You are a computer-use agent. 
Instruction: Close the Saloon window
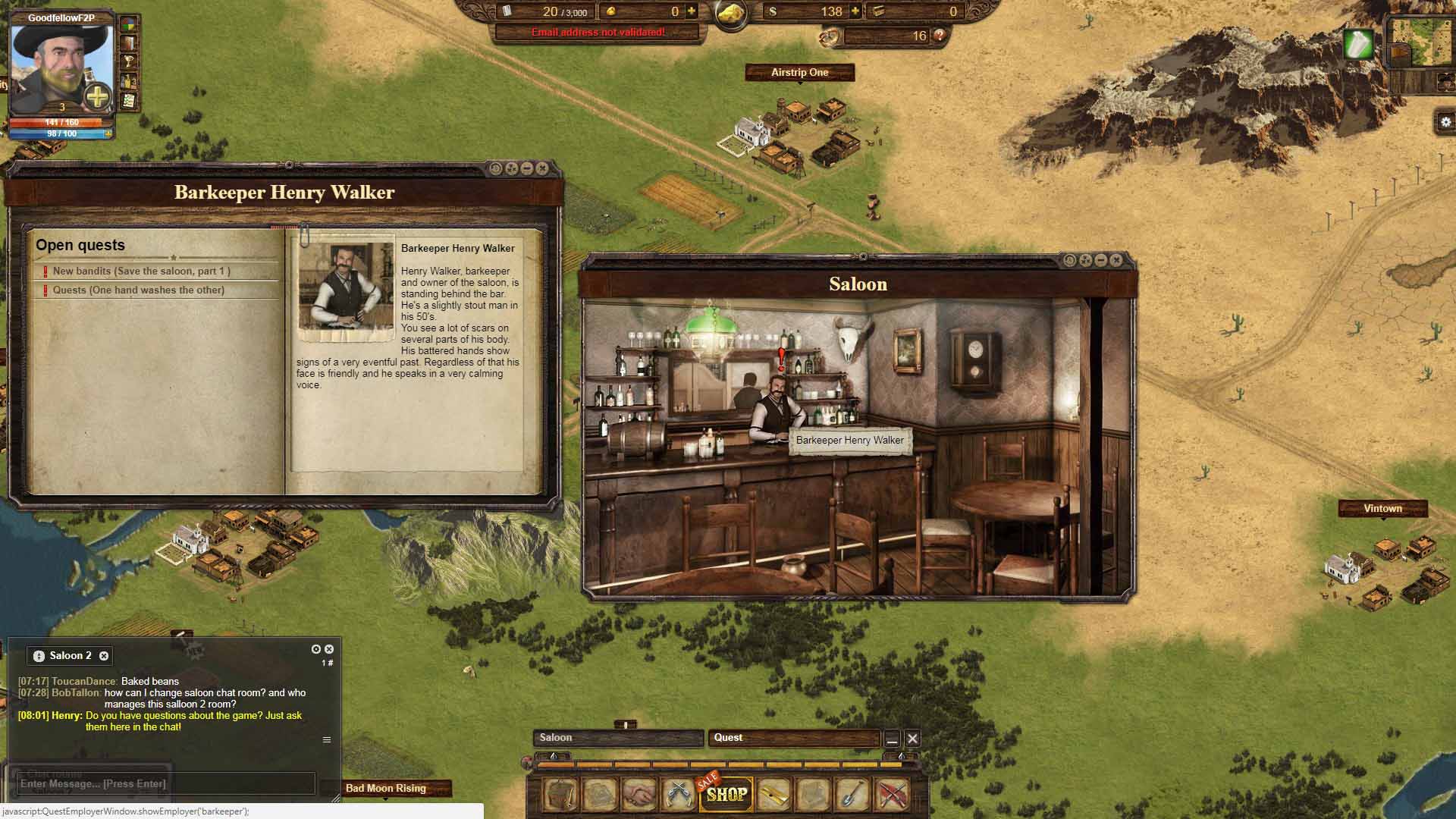pyautogui.click(x=1116, y=260)
